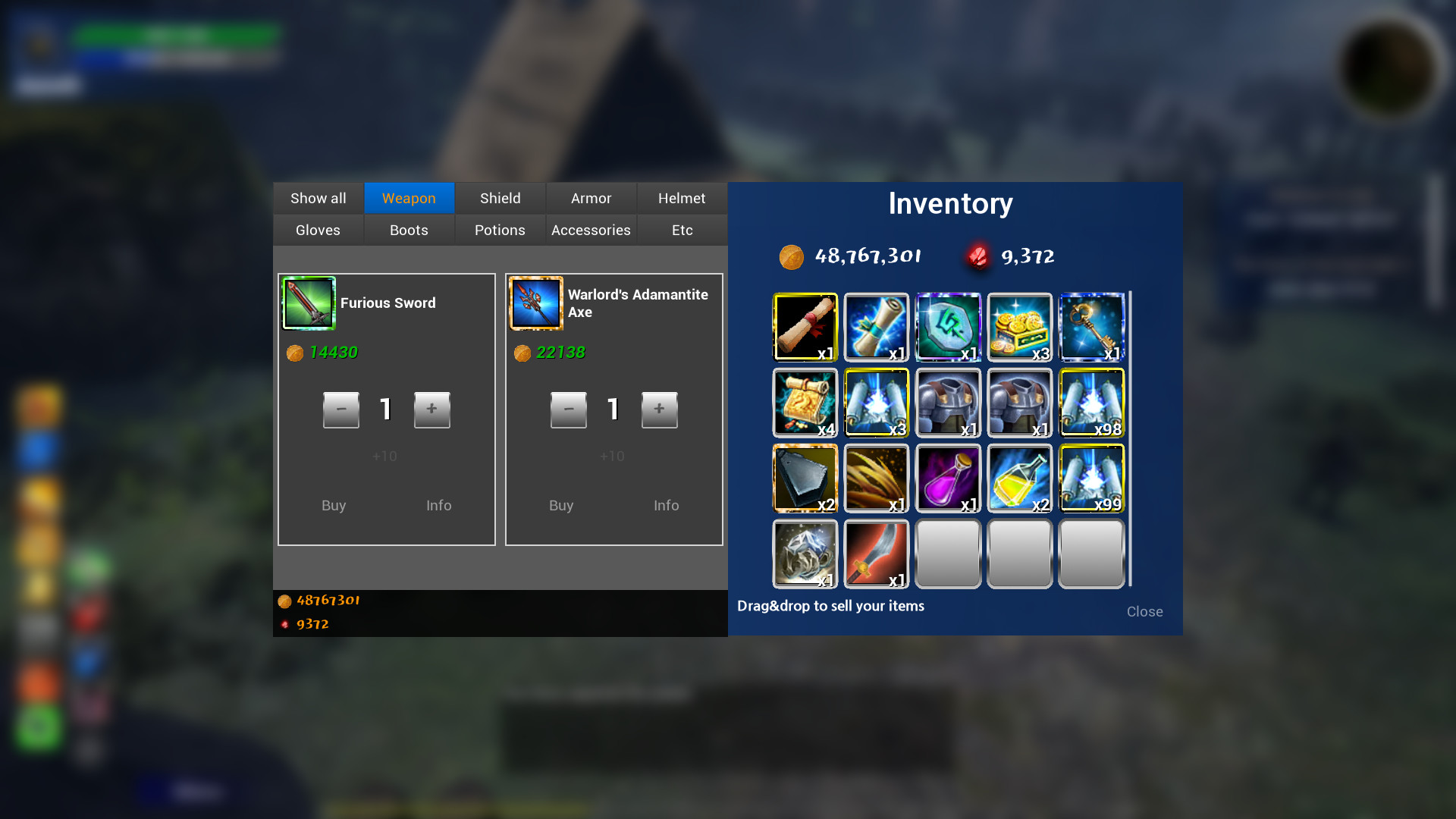
Task: View Info for Warlord's Adamantite Axe
Action: (x=666, y=505)
